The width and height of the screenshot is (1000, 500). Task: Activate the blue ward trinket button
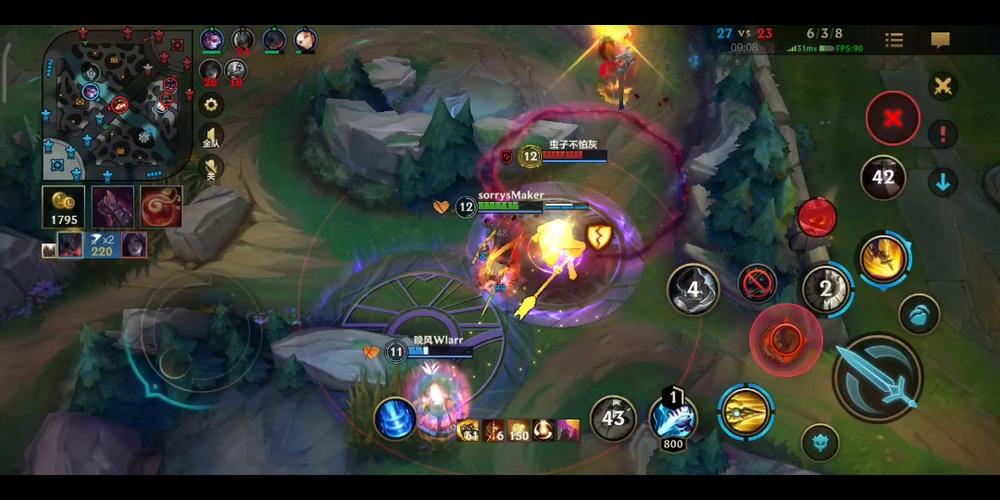(820, 441)
